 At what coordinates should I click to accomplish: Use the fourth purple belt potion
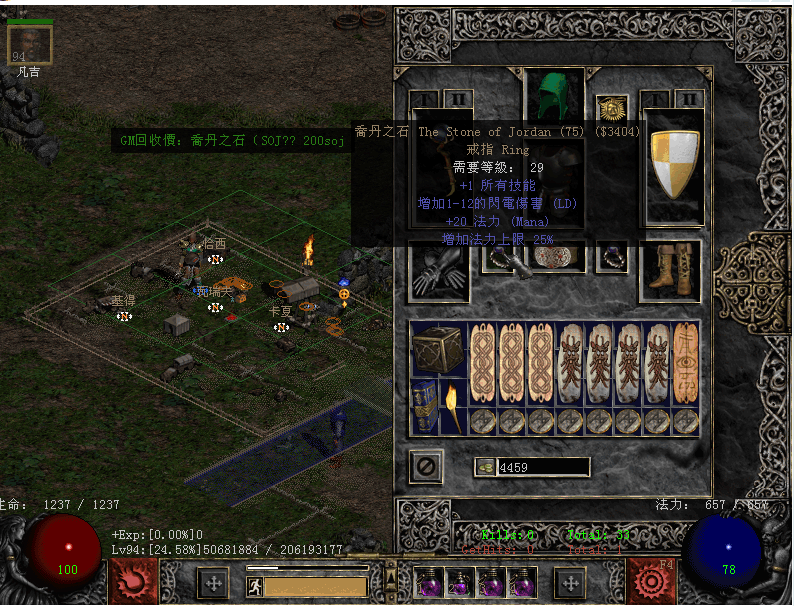[x=522, y=582]
